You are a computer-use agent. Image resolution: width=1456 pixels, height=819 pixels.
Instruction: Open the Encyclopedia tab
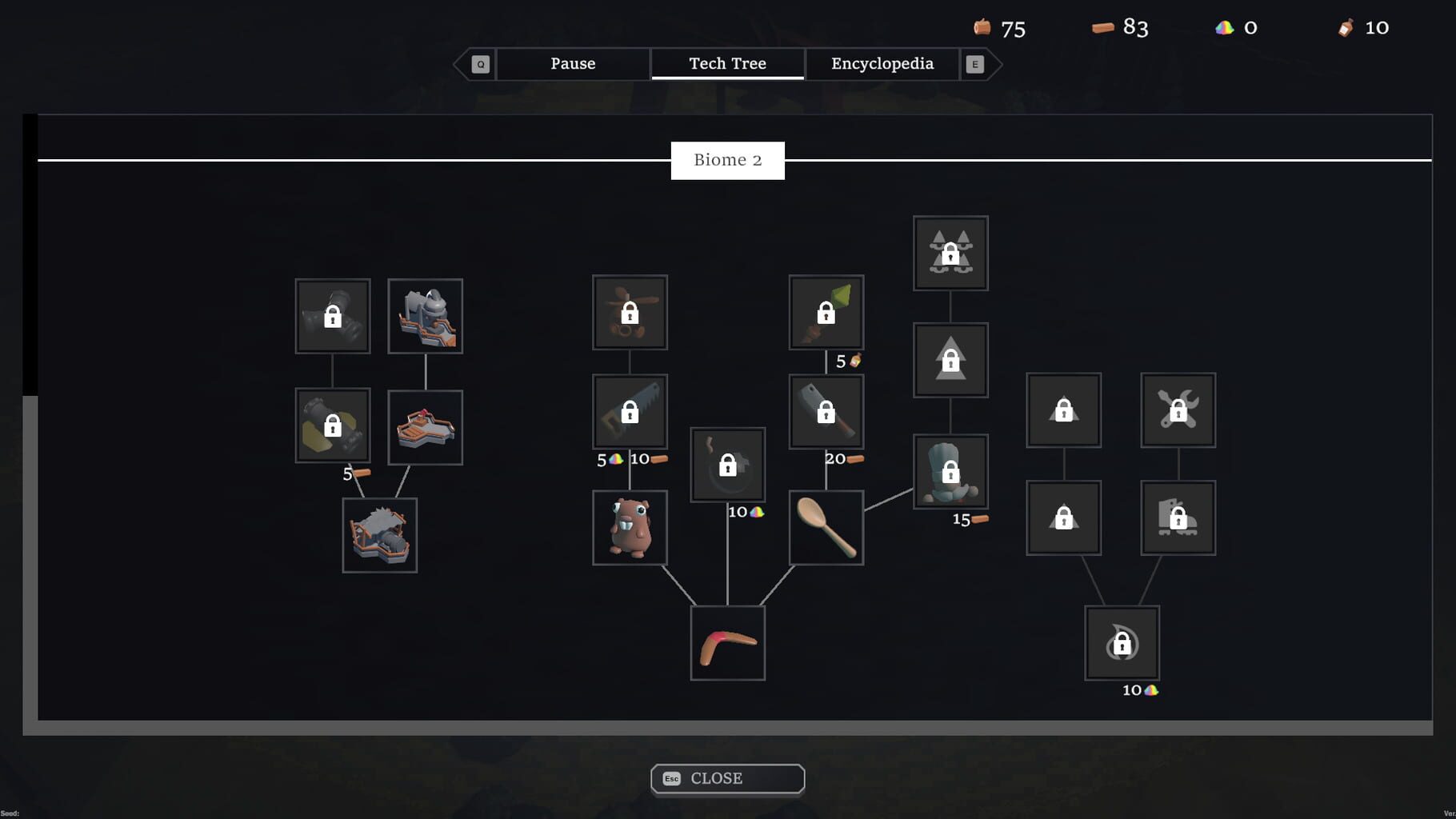click(x=882, y=63)
